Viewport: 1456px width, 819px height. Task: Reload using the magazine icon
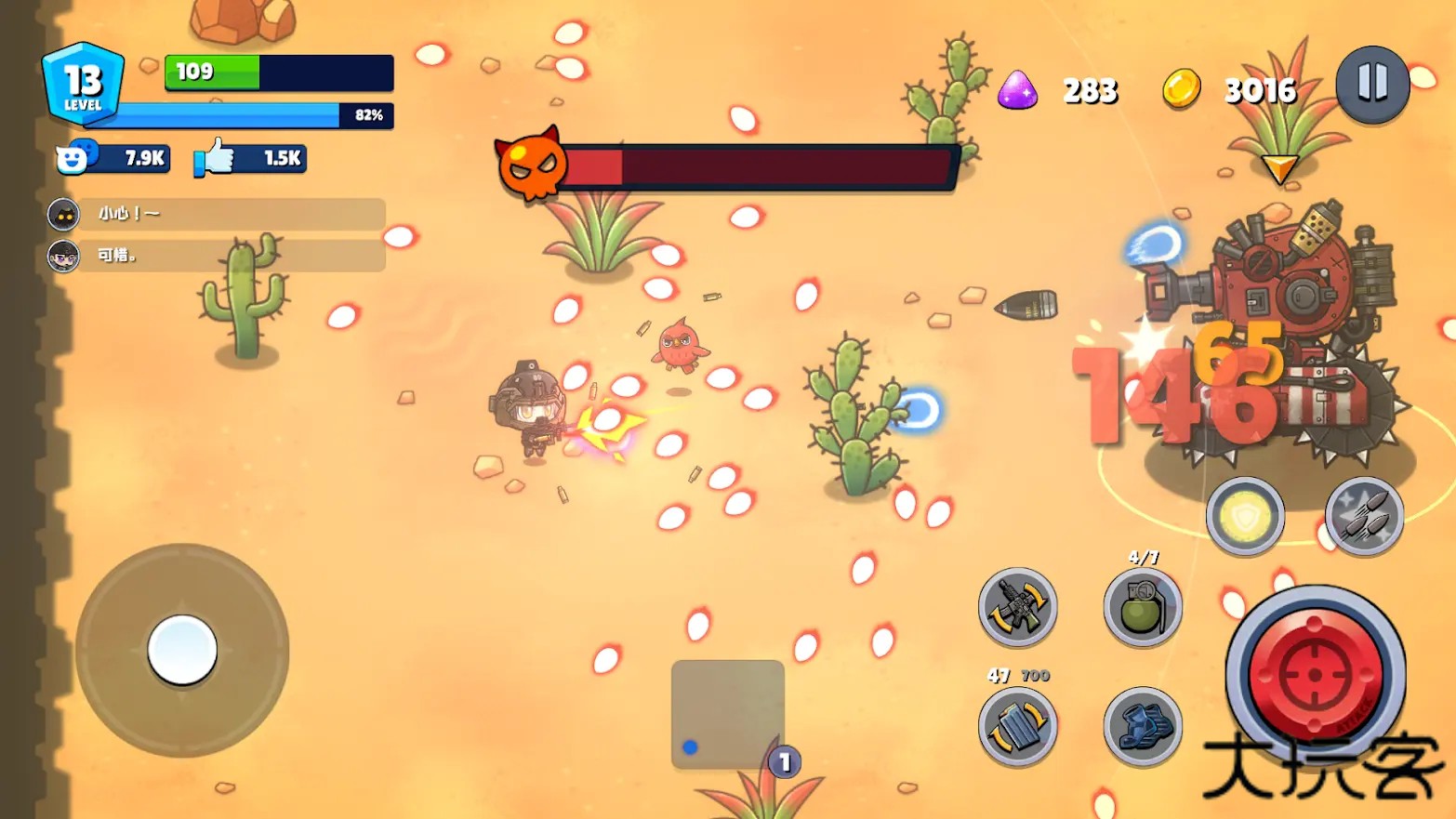click(1017, 726)
